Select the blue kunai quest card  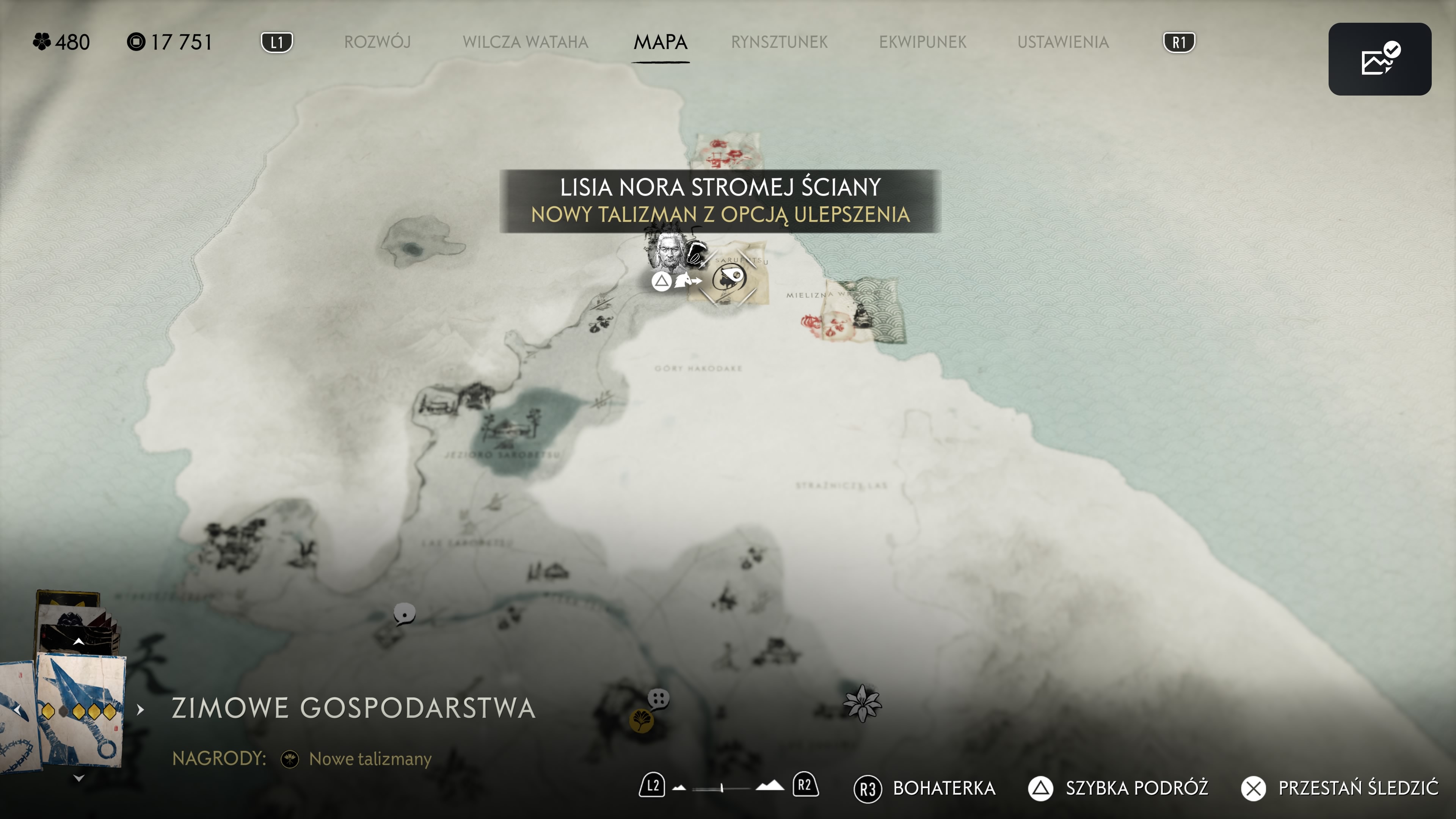point(81,710)
